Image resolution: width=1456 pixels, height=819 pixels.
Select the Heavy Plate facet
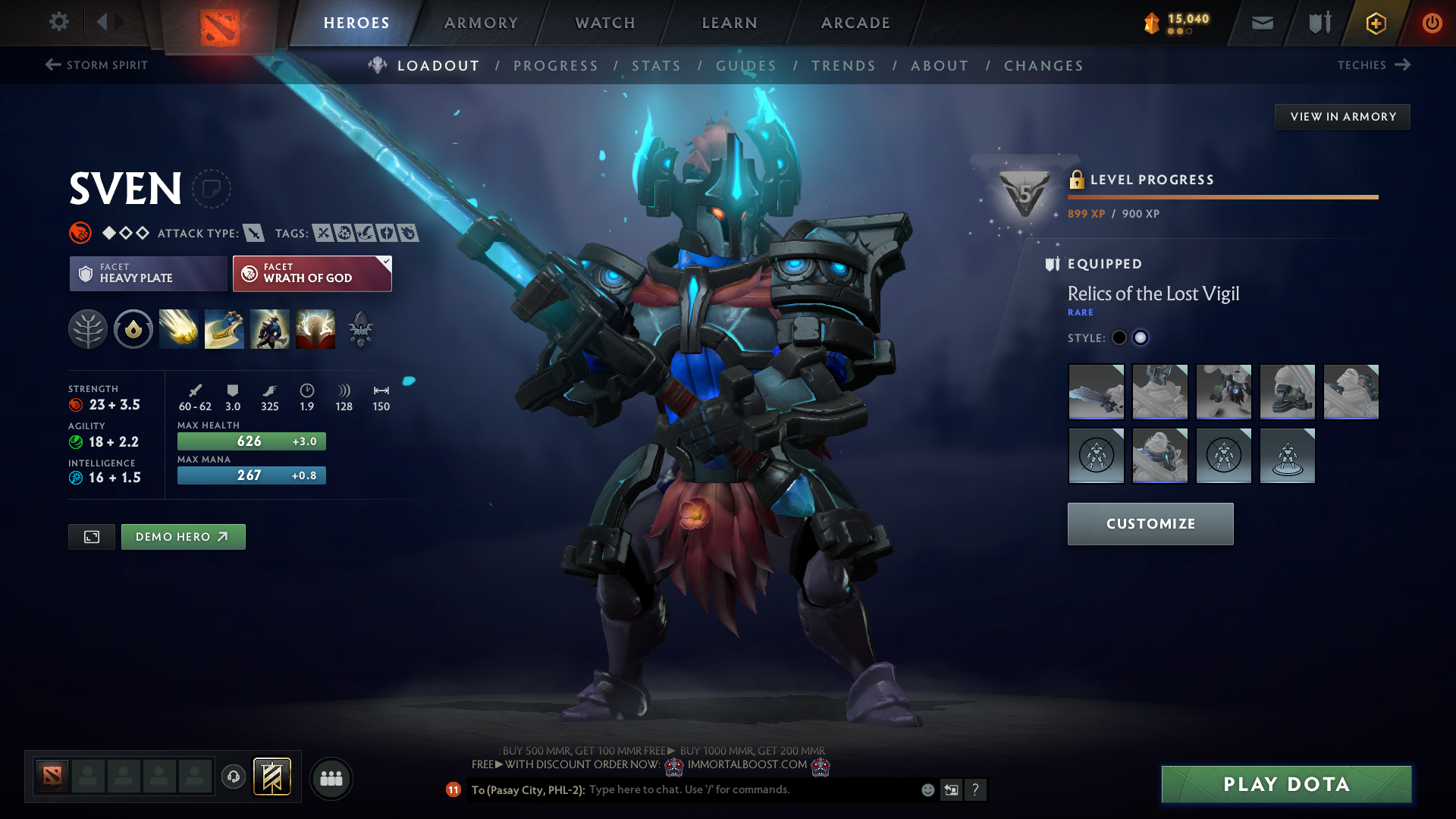coord(148,273)
